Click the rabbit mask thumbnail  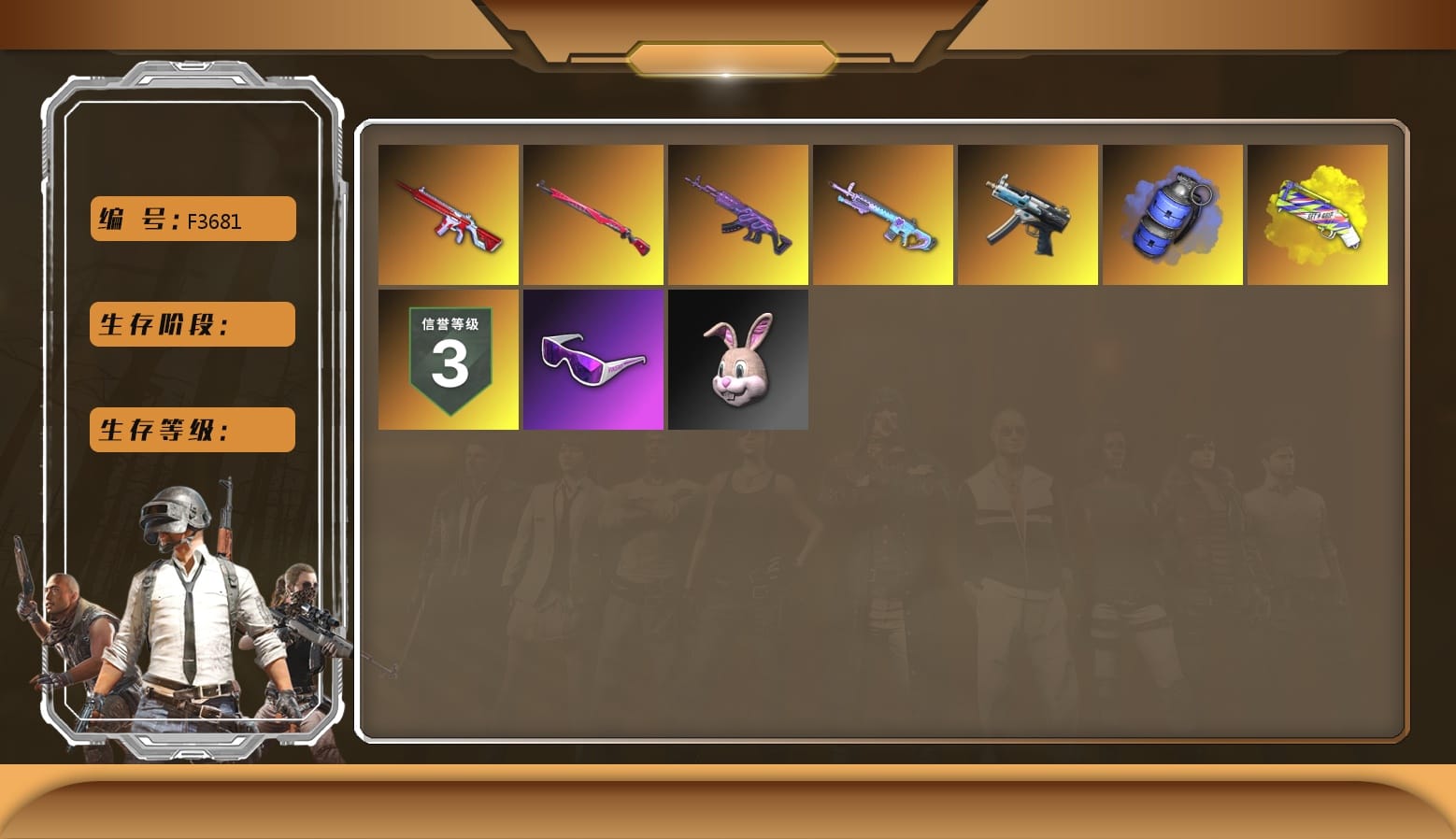click(x=737, y=359)
